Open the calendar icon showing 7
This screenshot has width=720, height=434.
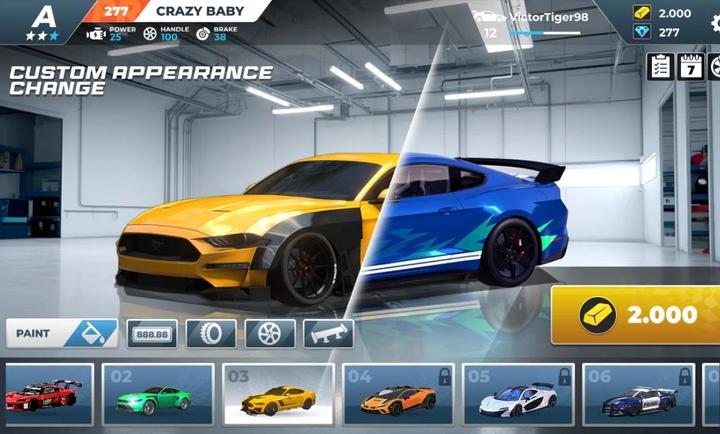coord(691,67)
